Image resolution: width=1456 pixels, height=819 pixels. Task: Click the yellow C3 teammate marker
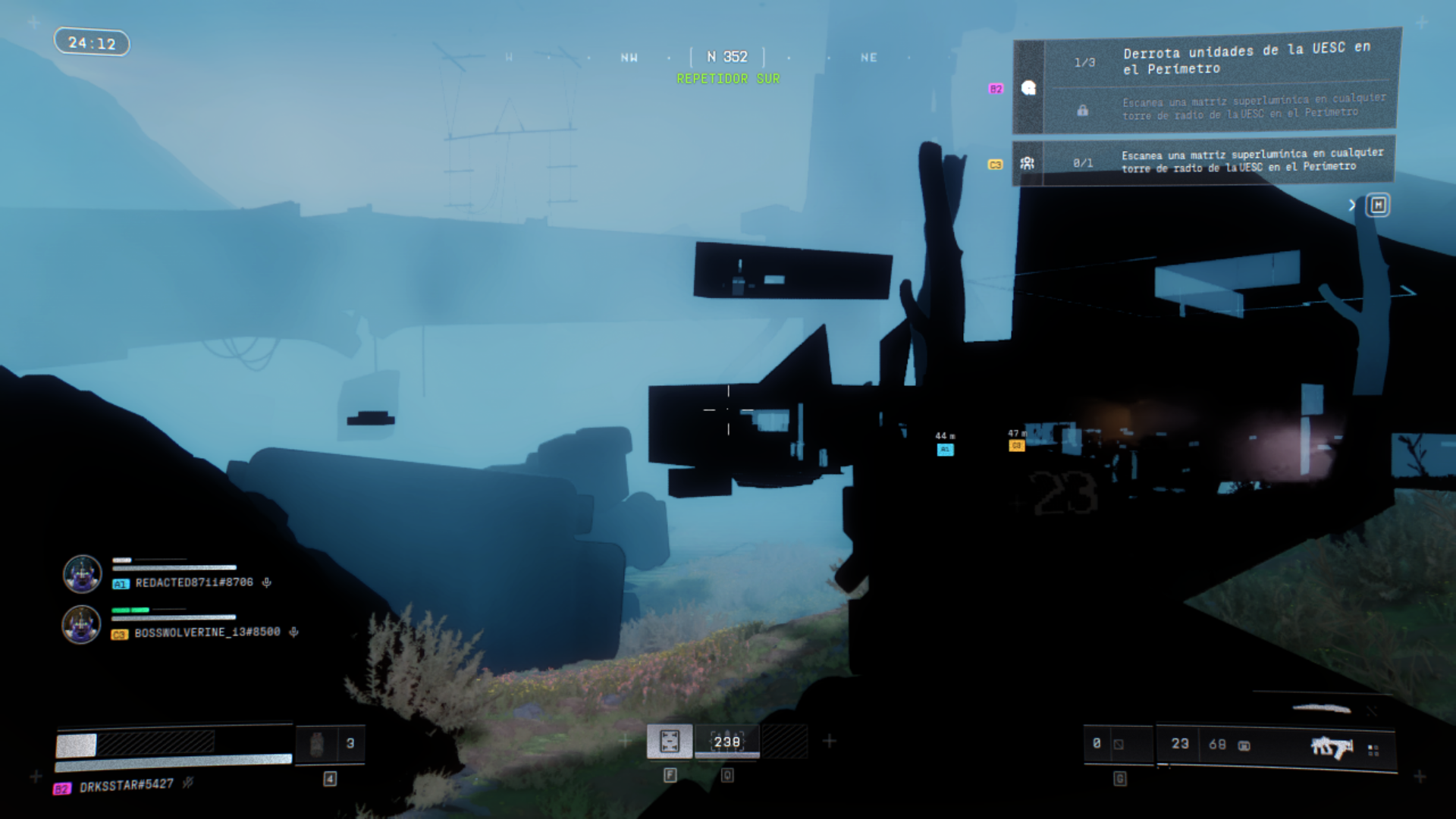pyautogui.click(x=1016, y=446)
